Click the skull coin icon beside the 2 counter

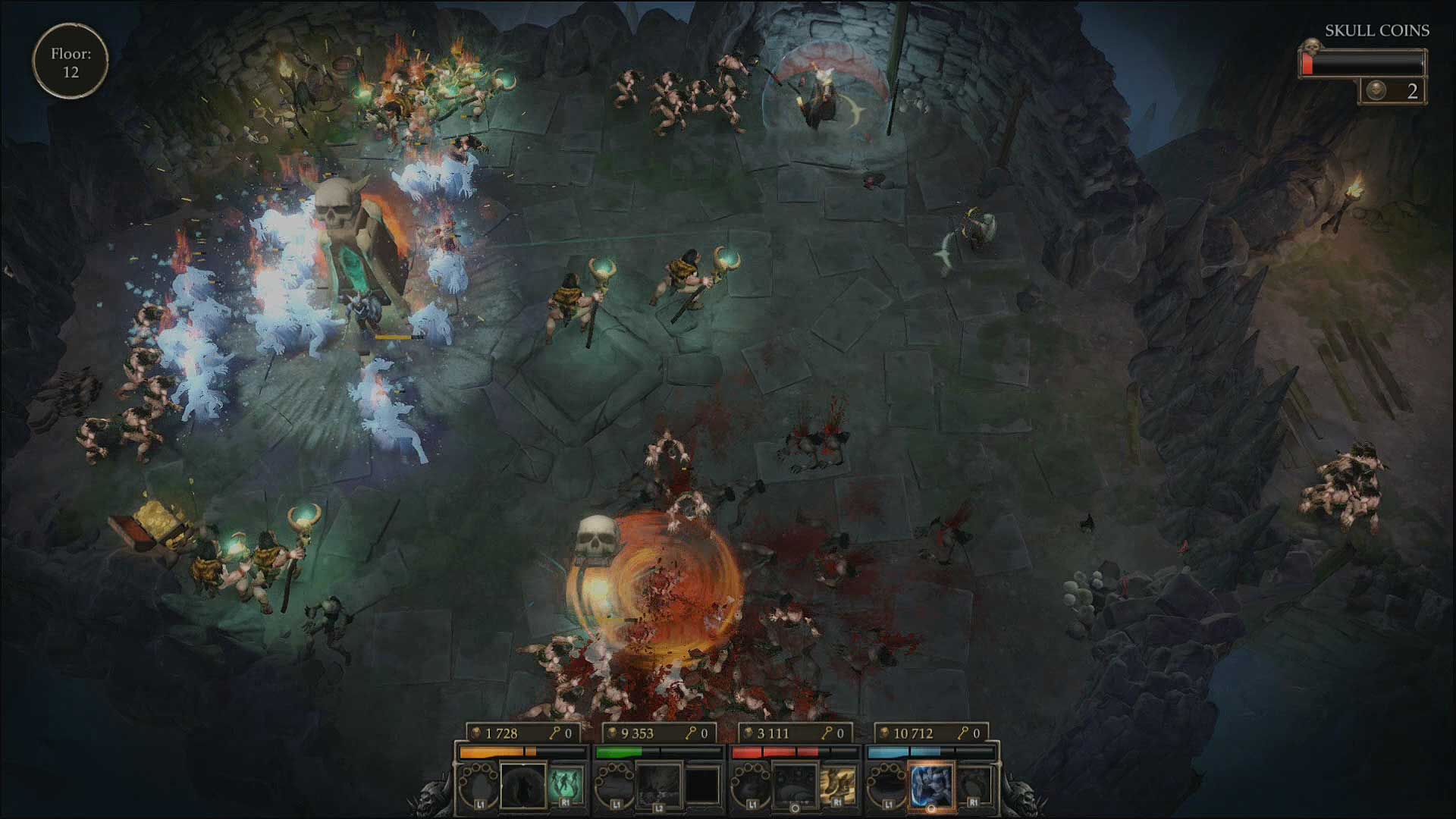[x=1377, y=90]
